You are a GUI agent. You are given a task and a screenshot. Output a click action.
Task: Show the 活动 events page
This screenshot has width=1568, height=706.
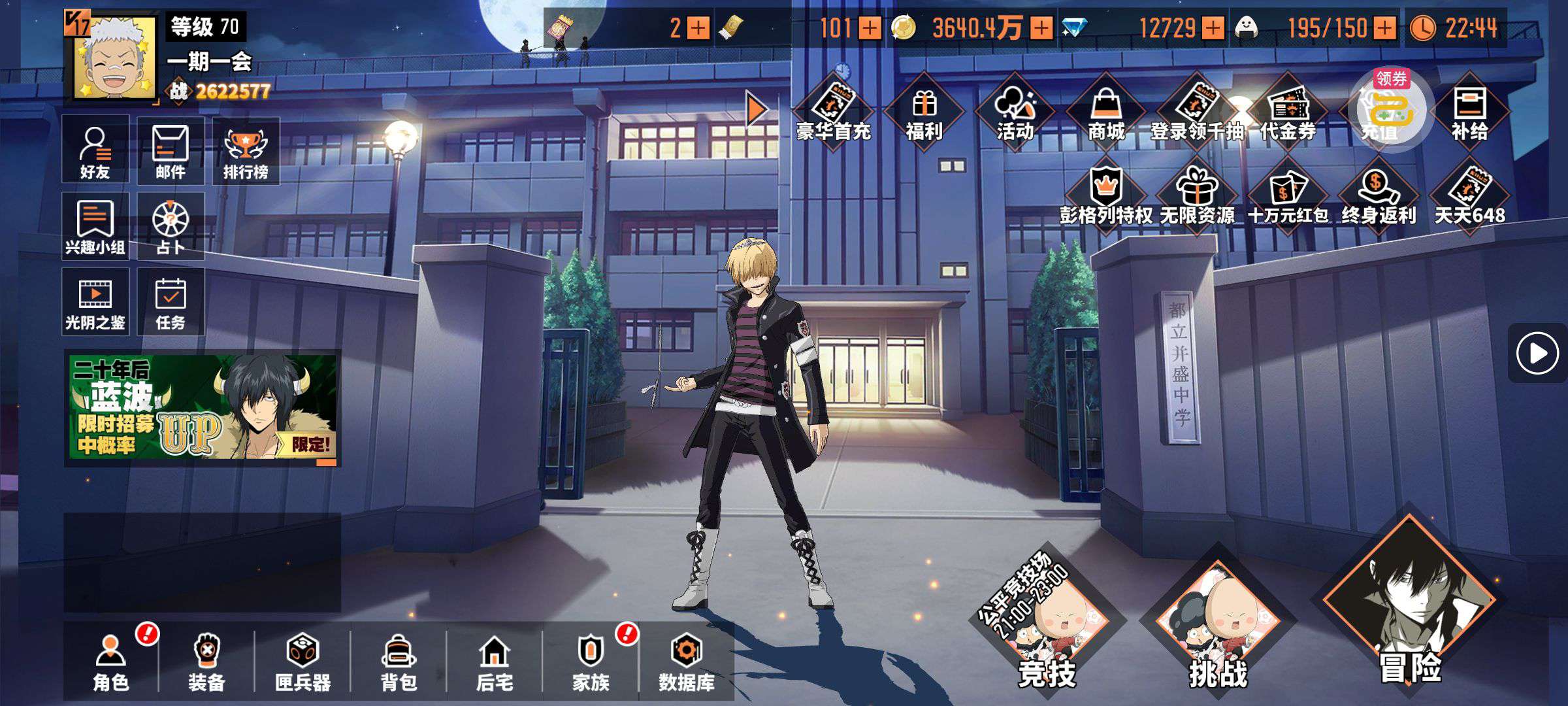(x=1015, y=111)
